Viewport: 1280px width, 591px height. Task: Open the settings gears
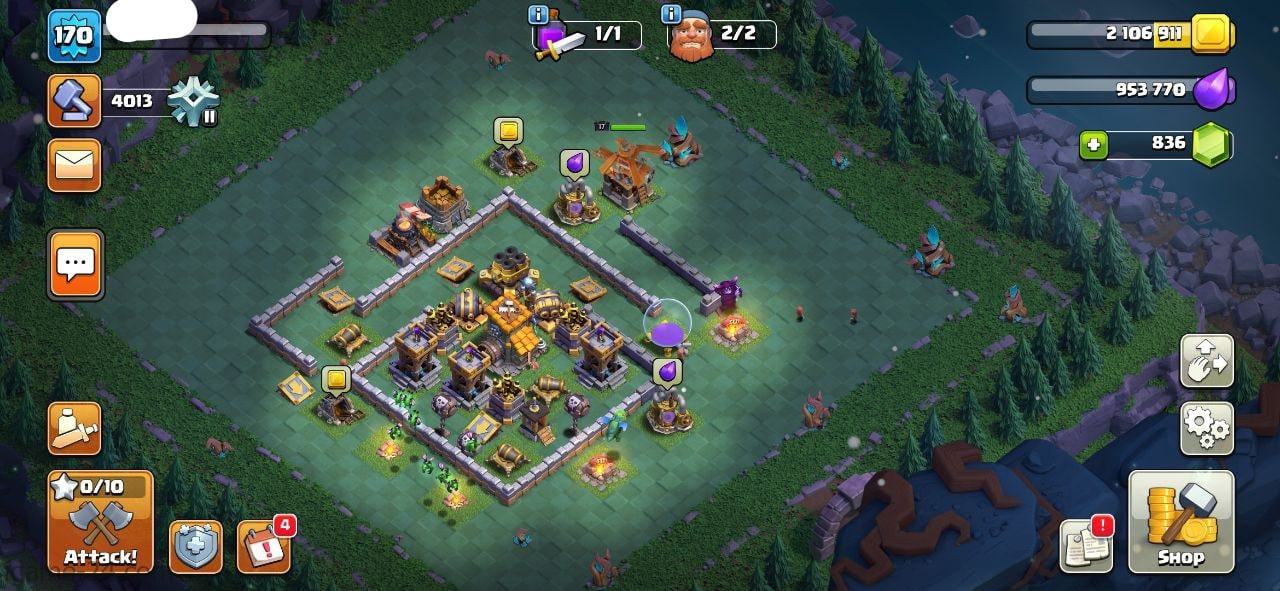1207,428
